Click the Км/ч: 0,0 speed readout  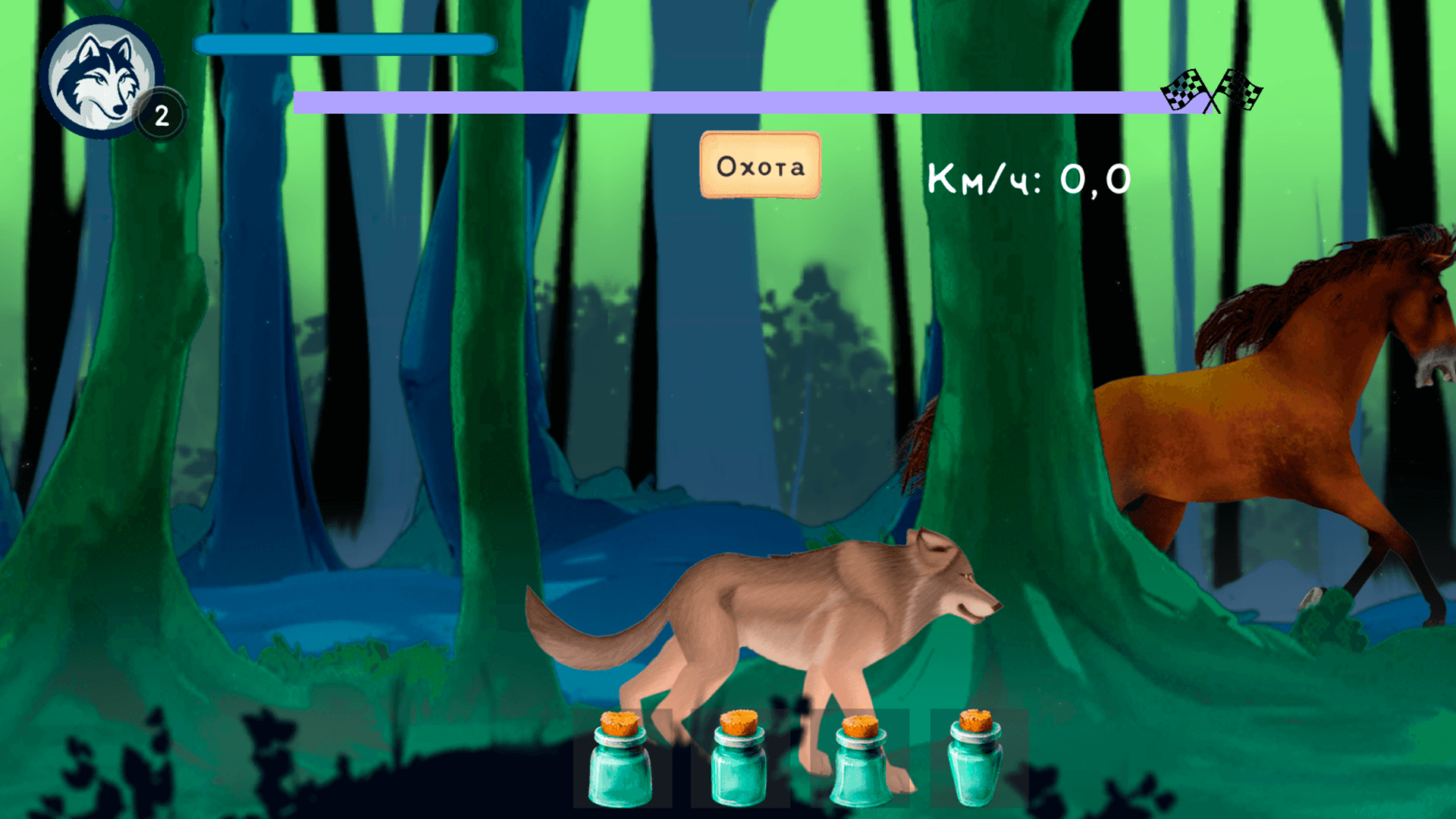[x=1029, y=178]
